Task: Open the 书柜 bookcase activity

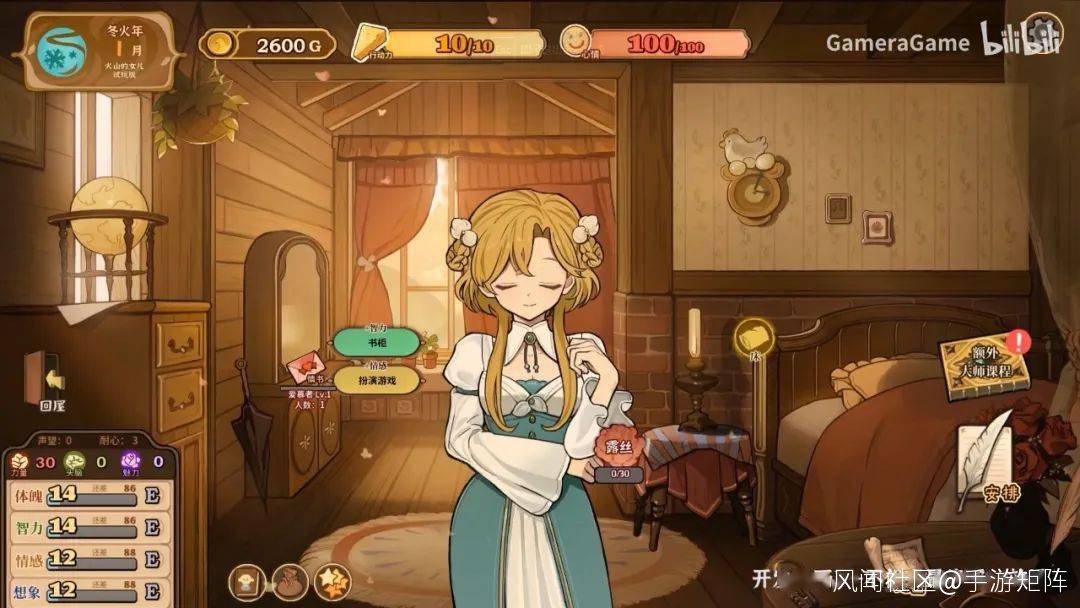Action: (x=375, y=342)
